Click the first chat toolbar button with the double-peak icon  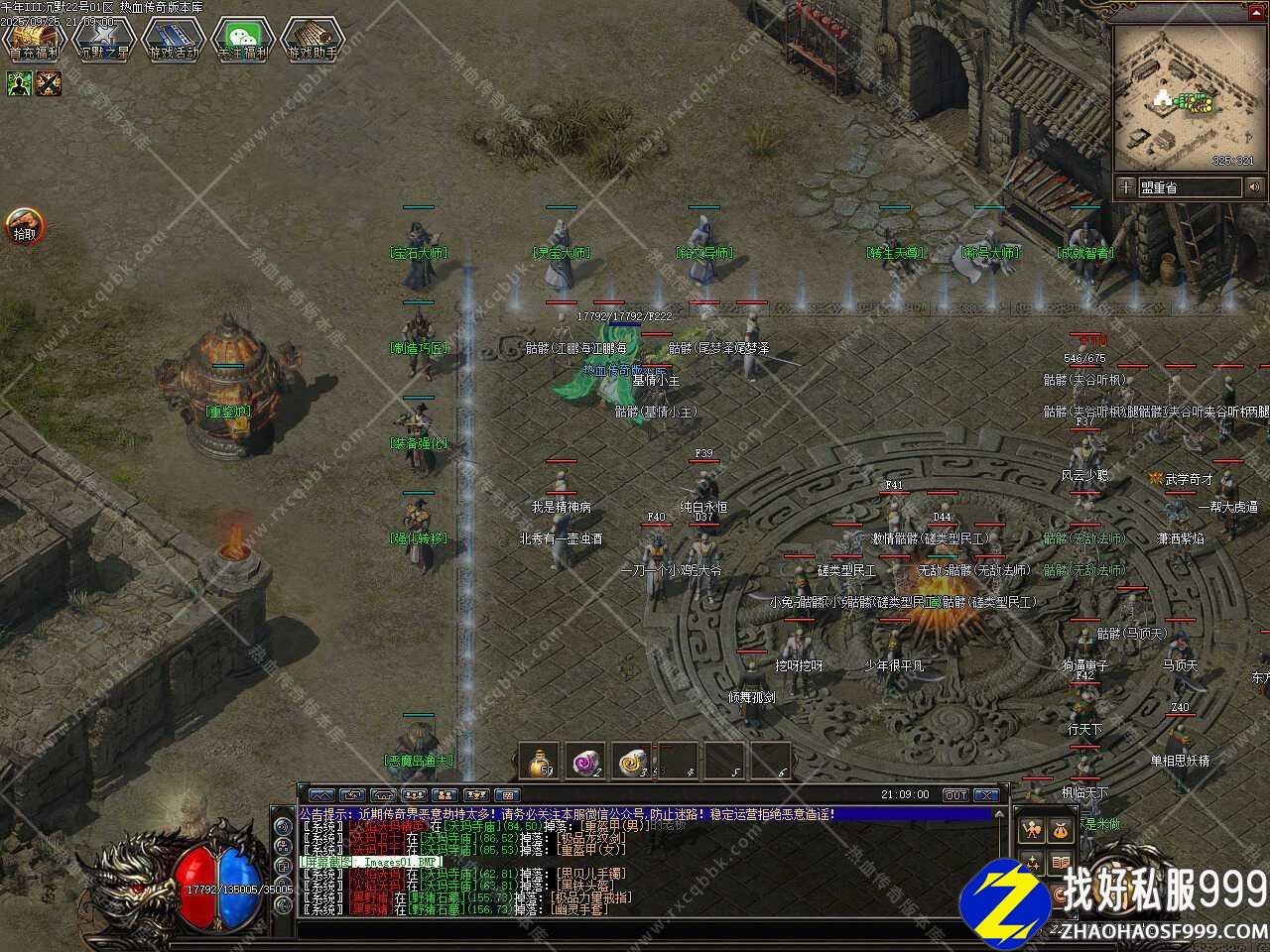[x=321, y=795]
